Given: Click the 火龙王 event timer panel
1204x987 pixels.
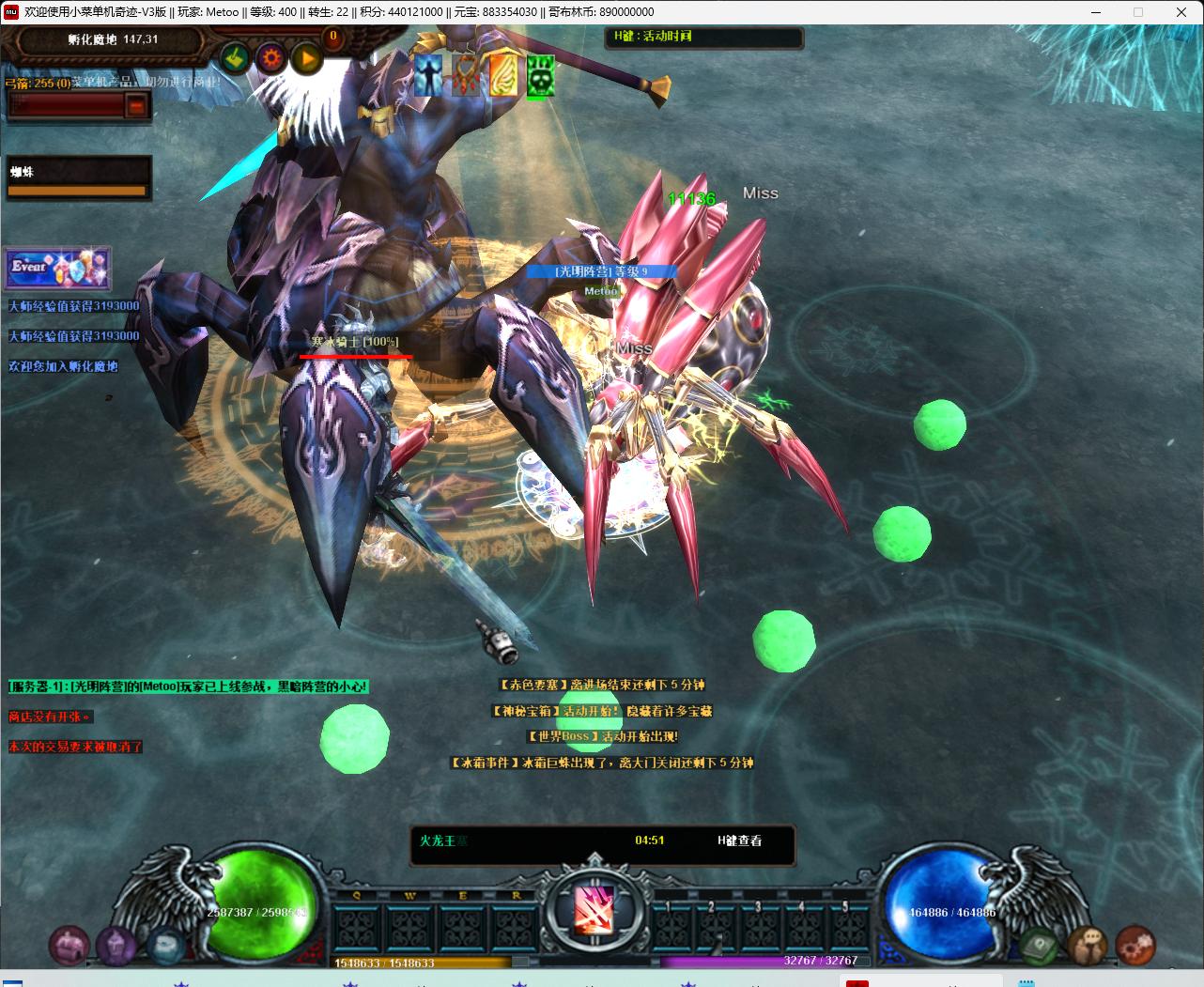Looking at the screenshot, I should point(602,842).
